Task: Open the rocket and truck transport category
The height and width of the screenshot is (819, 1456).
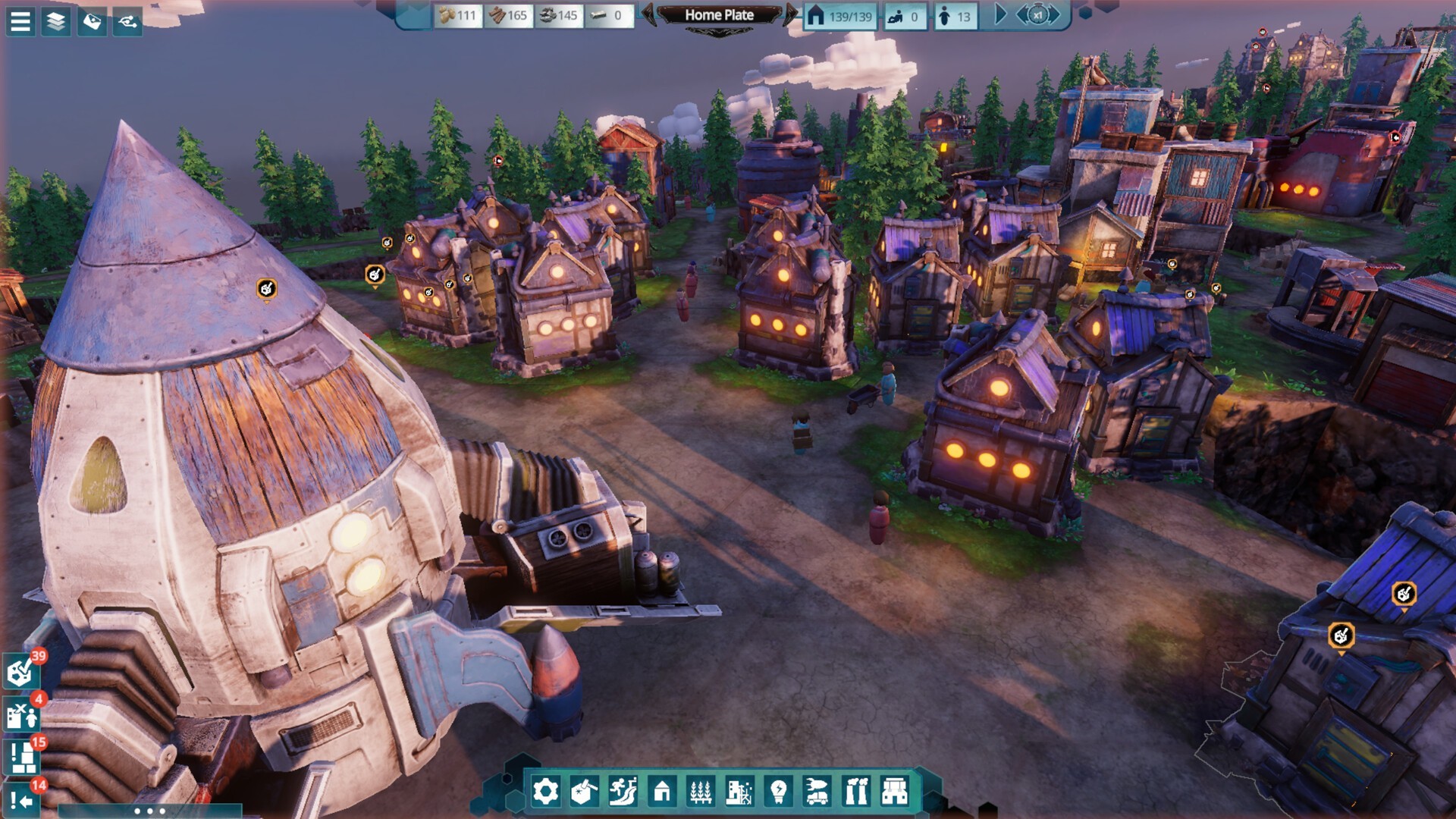Action: coord(817,792)
